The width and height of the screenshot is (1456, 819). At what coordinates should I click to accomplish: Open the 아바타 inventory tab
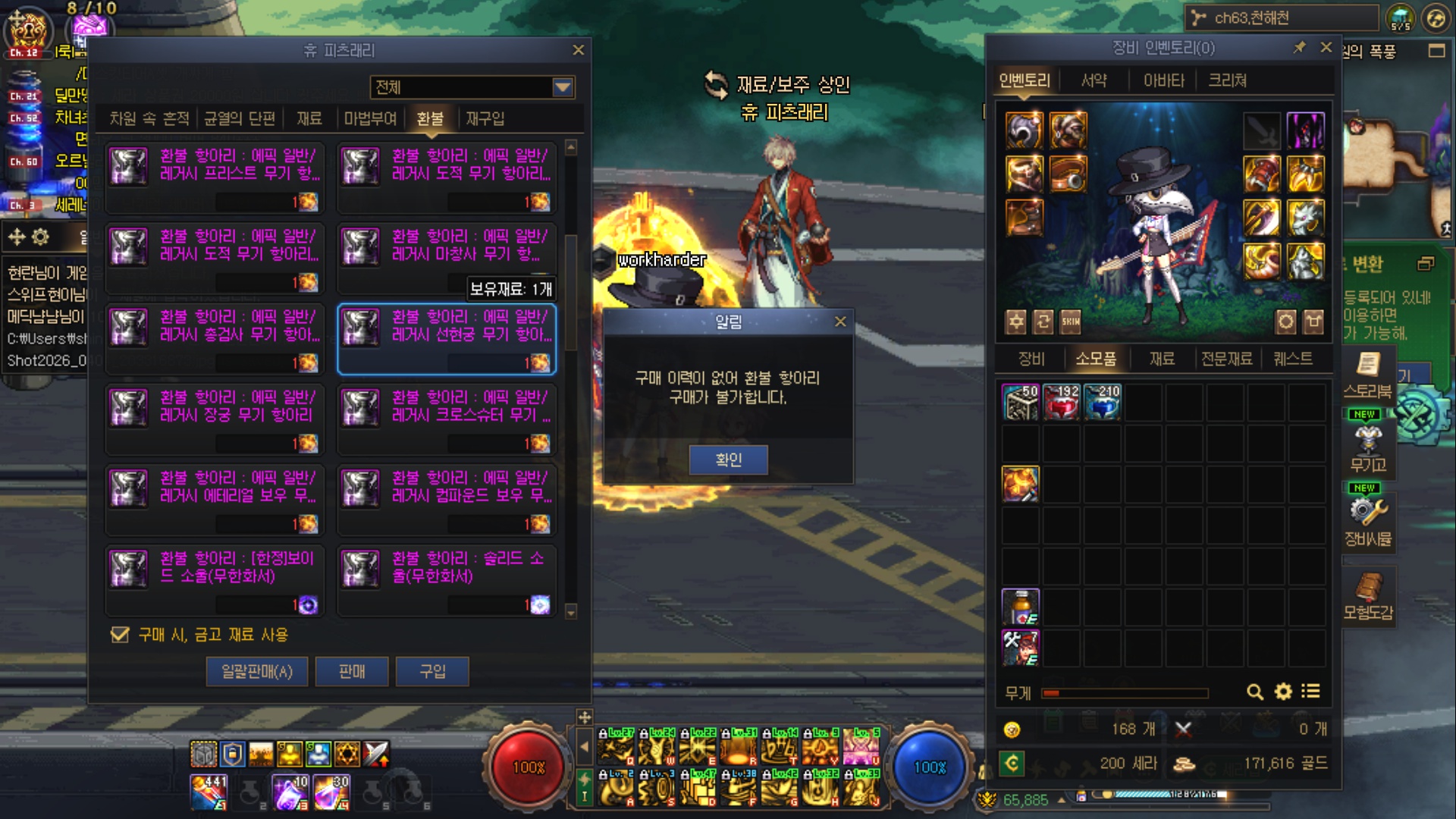tap(1163, 80)
